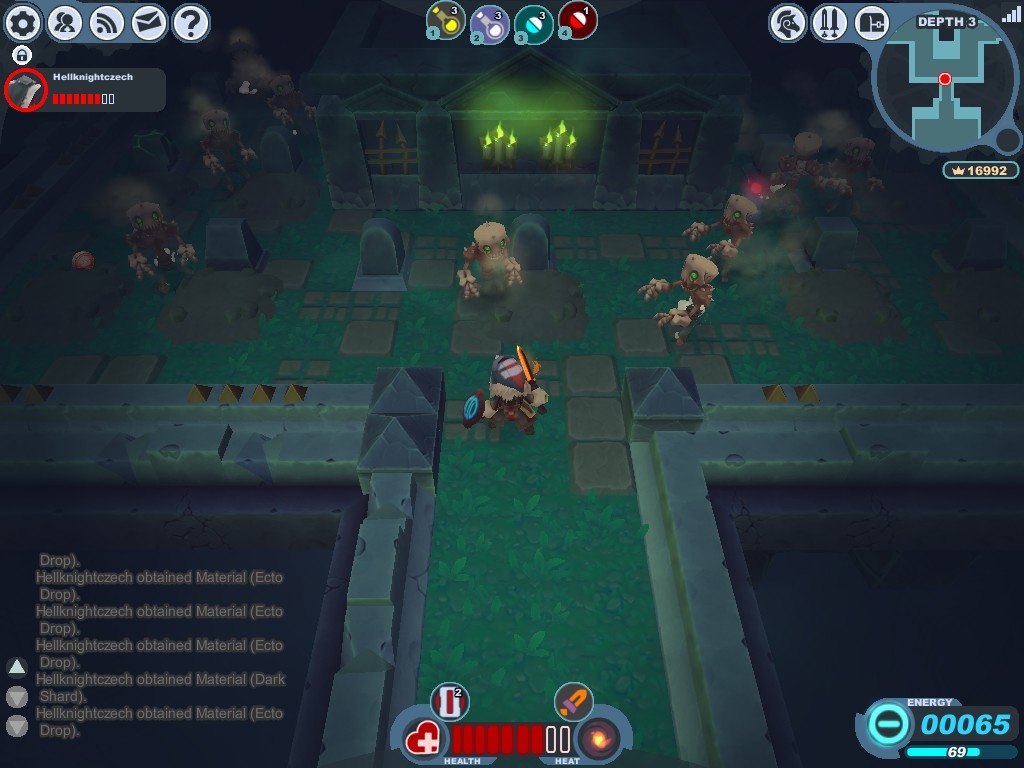The width and height of the screenshot is (1024, 768).
Task: Open the news feed icon
Action: pyautogui.click(x=107, y=22)
